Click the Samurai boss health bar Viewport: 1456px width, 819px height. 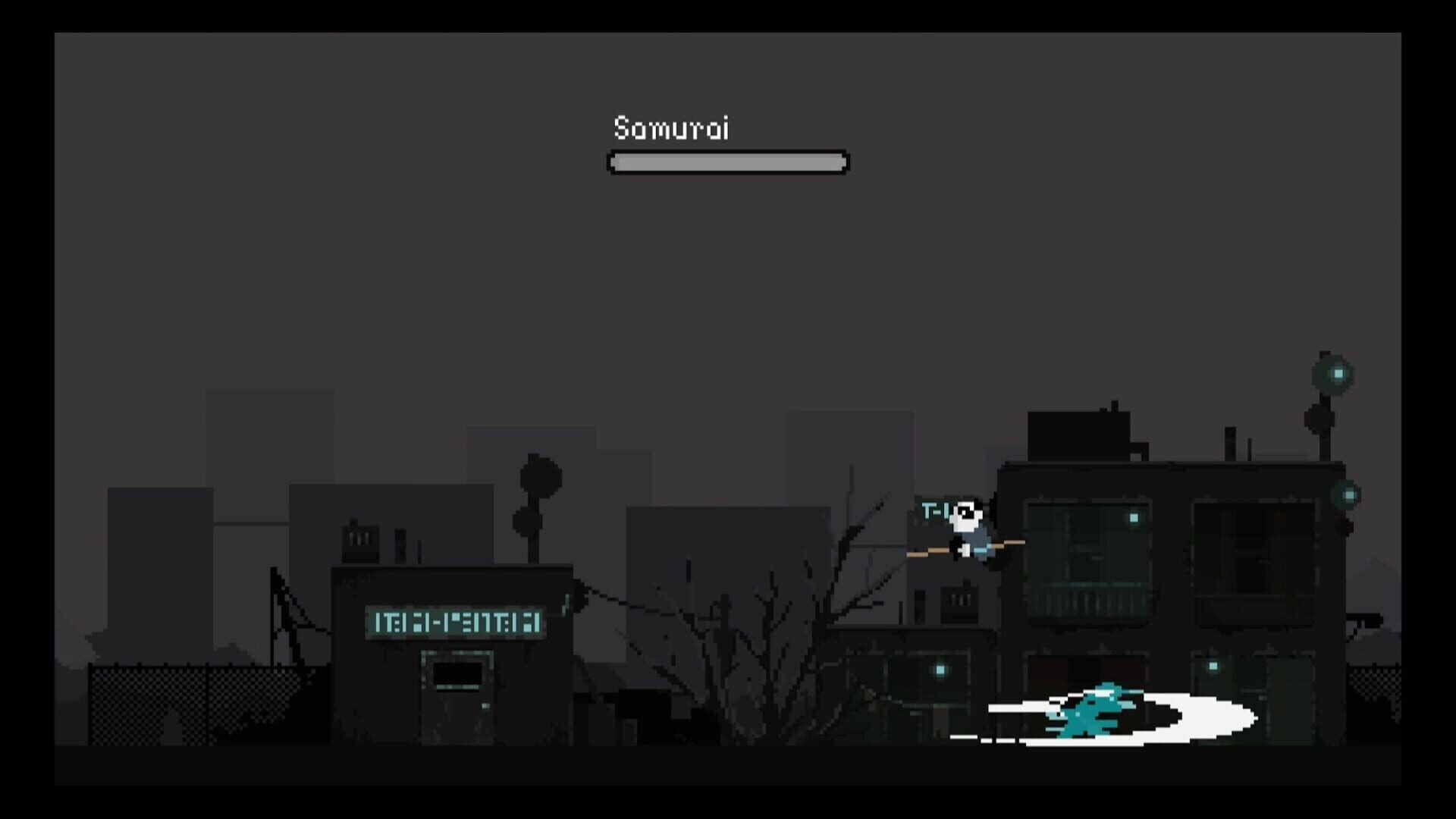pos(726,161)
